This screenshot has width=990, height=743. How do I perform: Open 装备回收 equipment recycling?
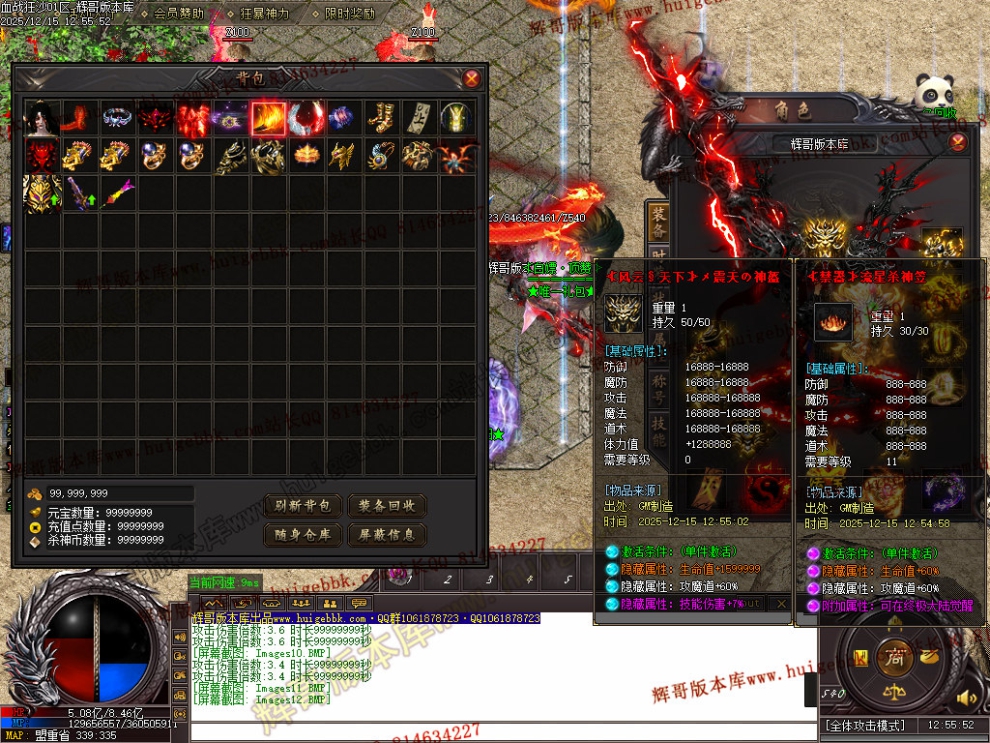(387, 506)
